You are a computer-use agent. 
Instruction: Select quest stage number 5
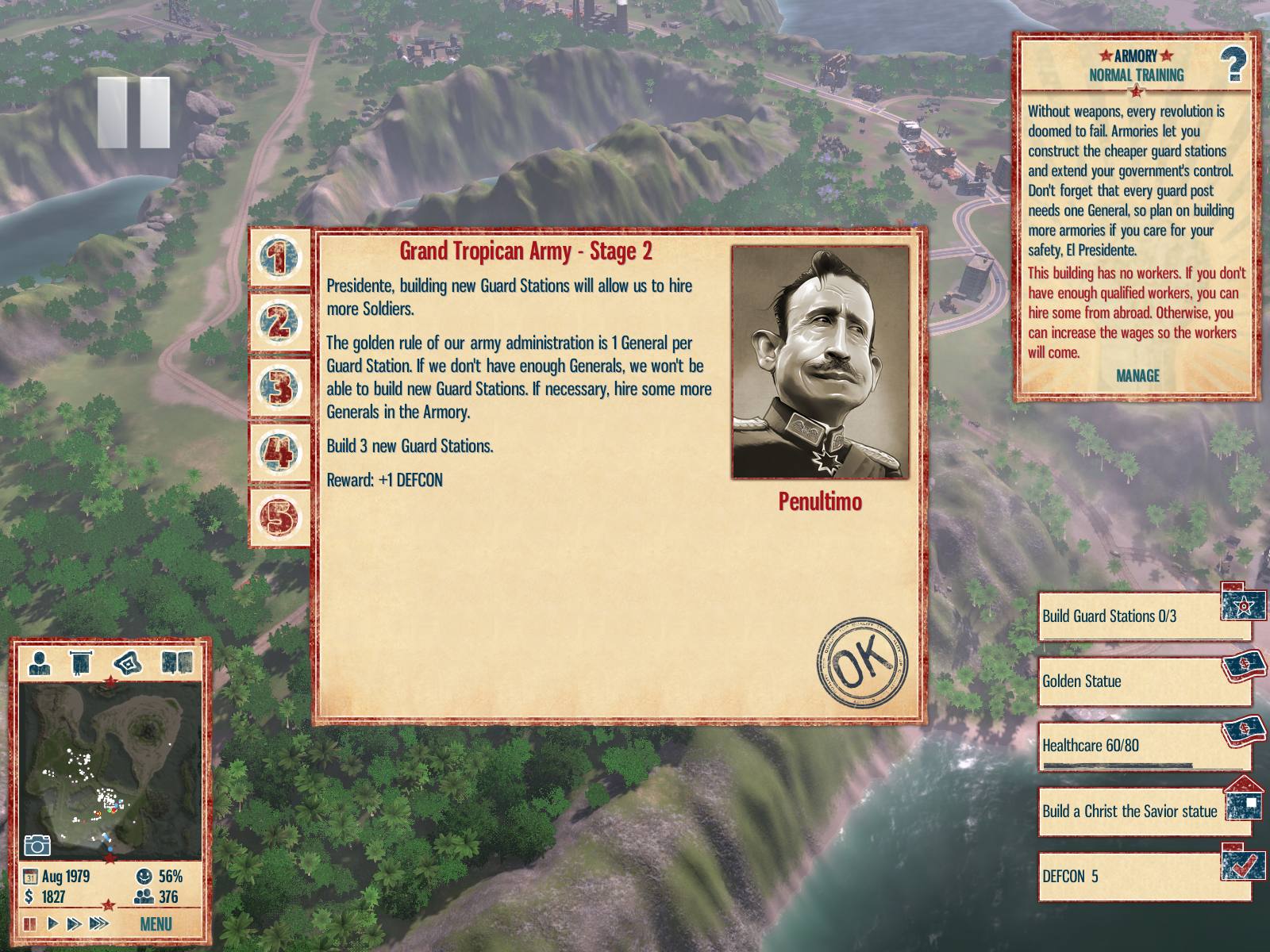(279, 517)
